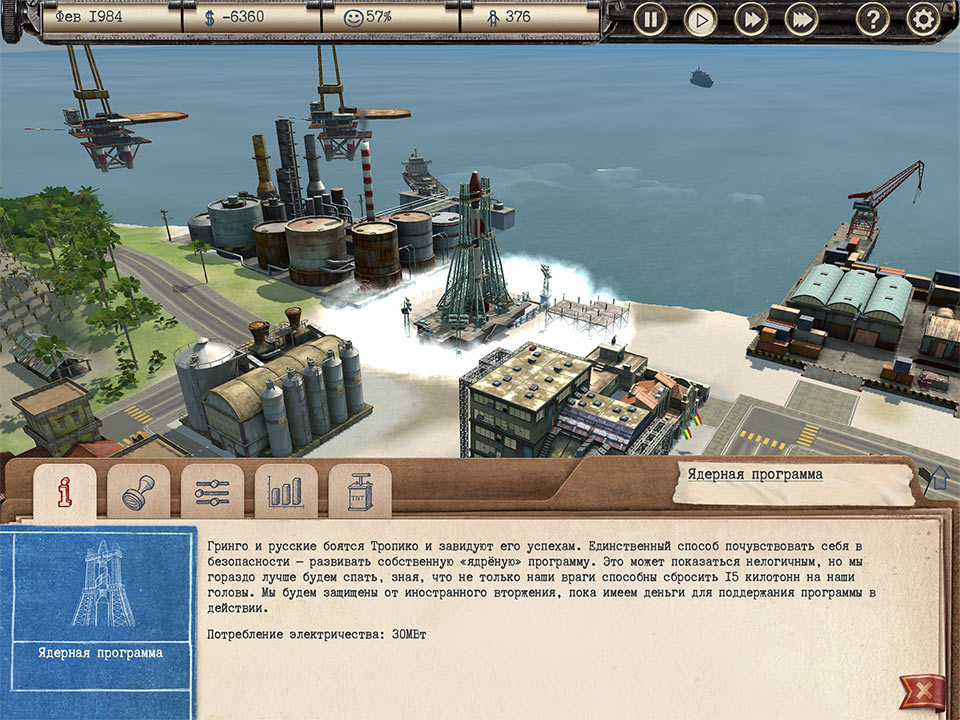Open the gear settings menu
Screen dimensions: 960x720
click(x=923, y=19)
